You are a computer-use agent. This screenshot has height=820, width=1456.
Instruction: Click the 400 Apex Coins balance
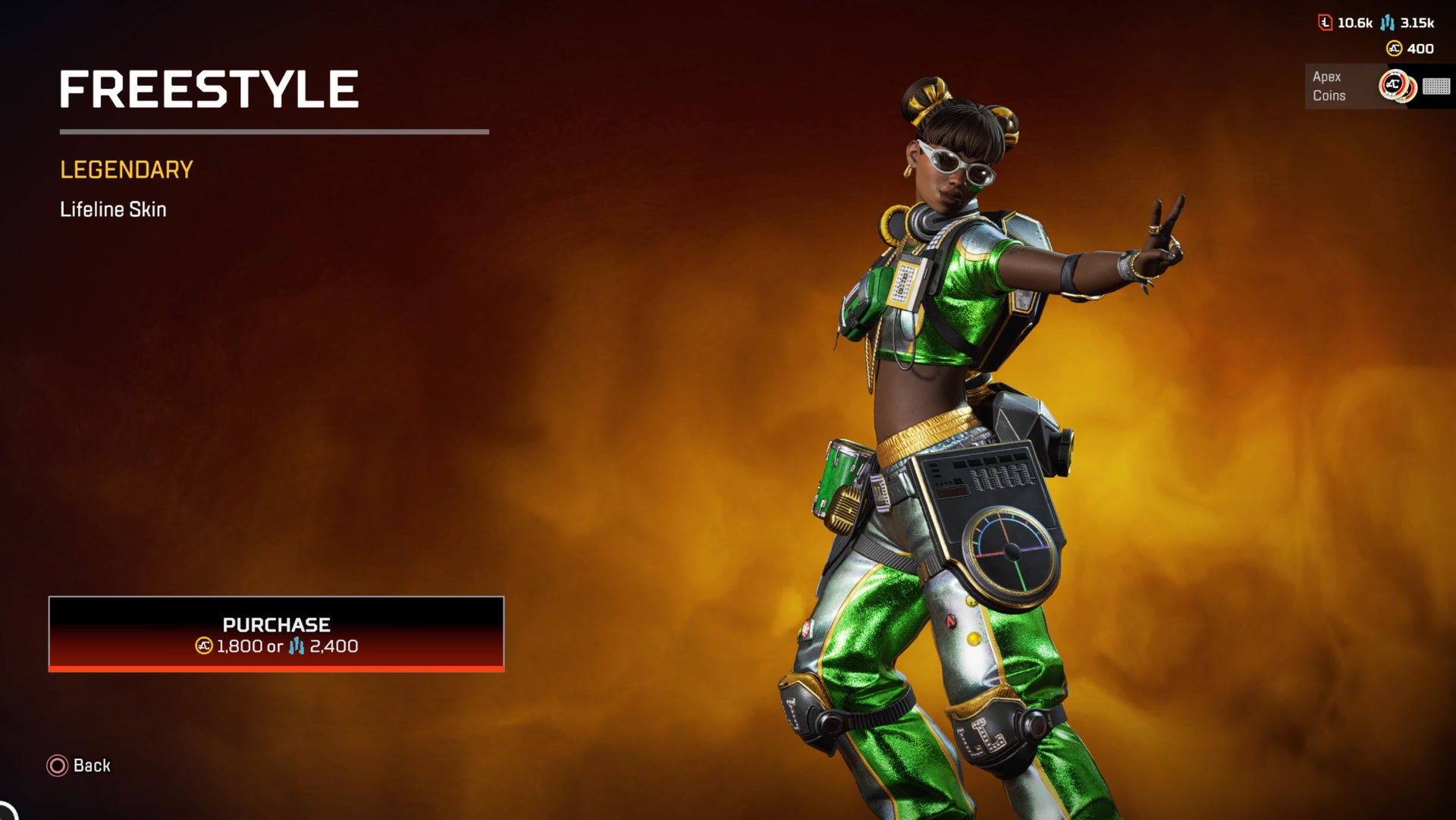[1420, 49]
